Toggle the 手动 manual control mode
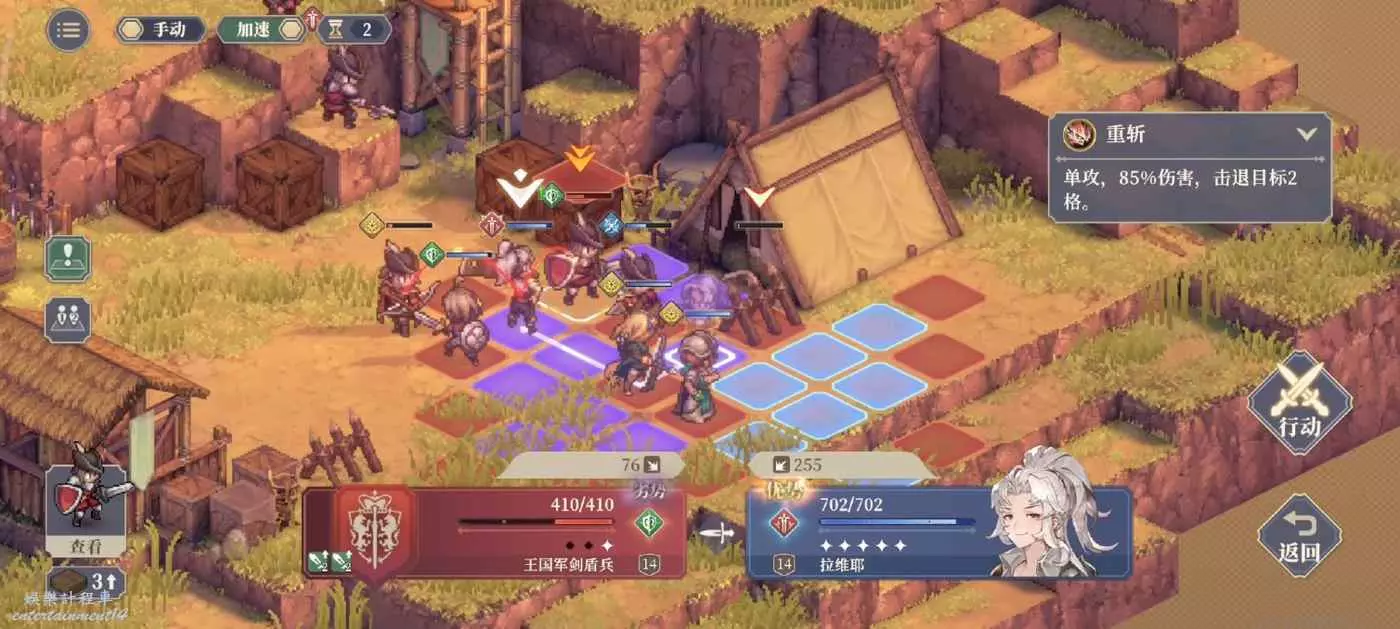 tap(161, 29)
